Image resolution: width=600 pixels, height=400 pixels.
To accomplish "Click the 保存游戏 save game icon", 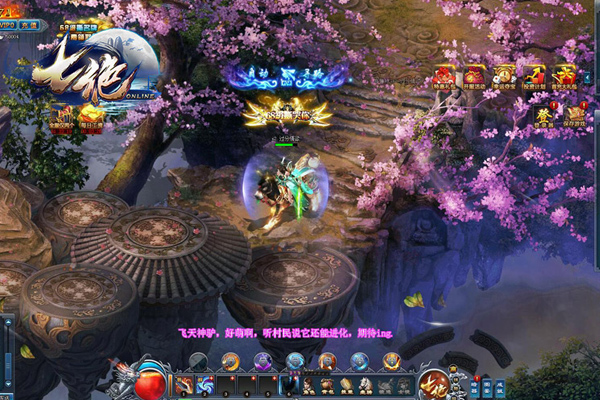I will pyautogui.click(x=574, y=114).
